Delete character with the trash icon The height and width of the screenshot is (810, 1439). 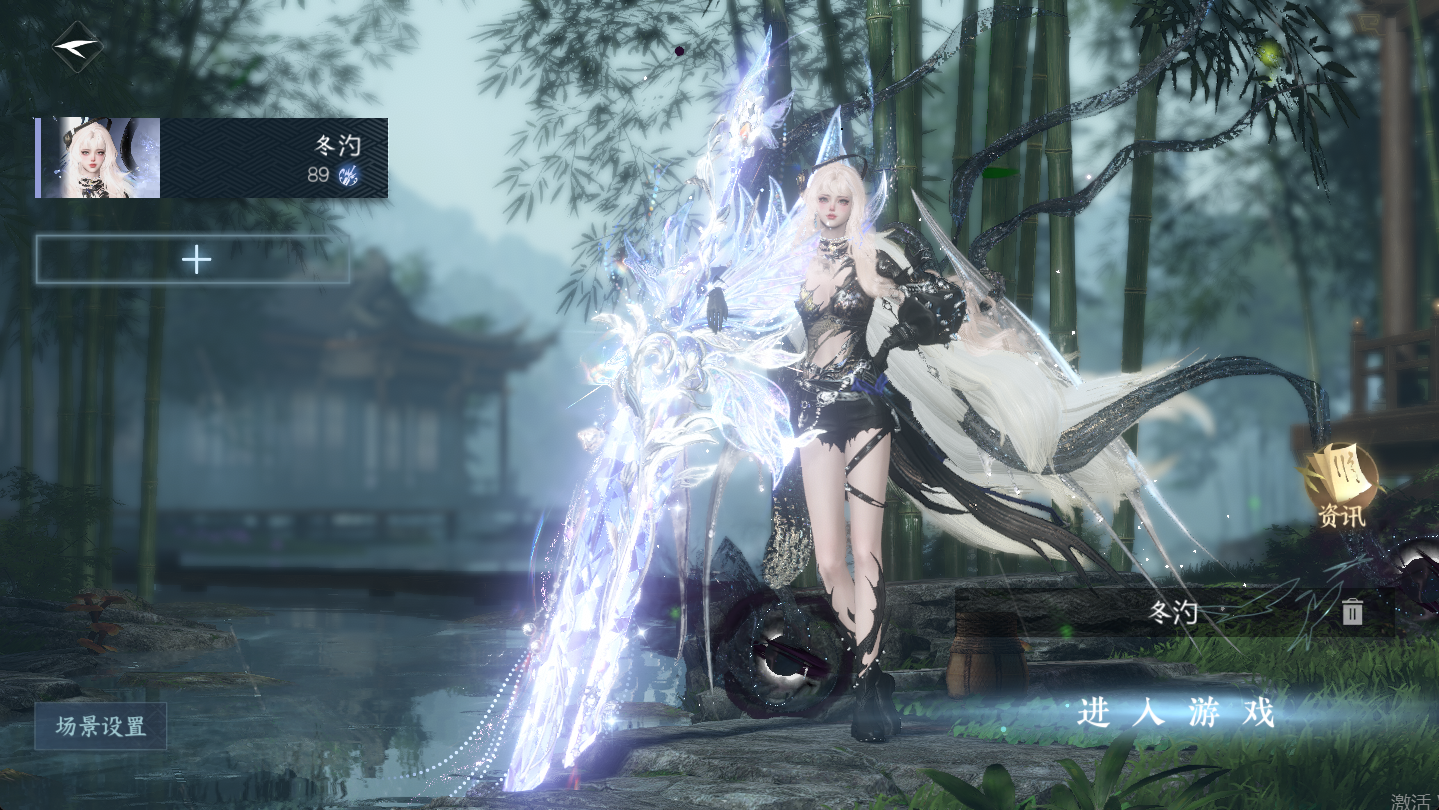1352,612
